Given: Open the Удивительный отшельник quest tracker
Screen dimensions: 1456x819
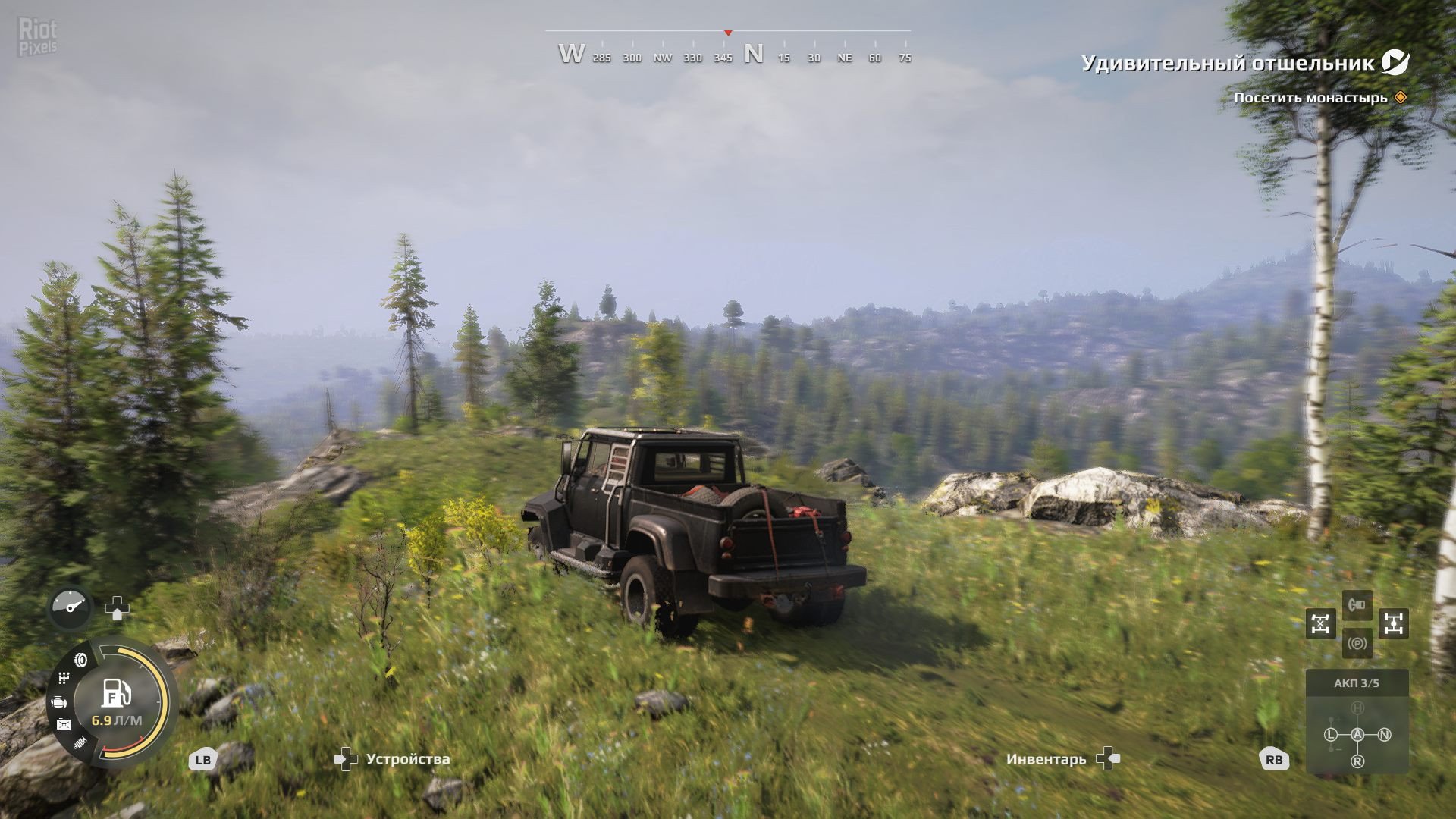Looking at the screenshot, I should point(1228,63).
